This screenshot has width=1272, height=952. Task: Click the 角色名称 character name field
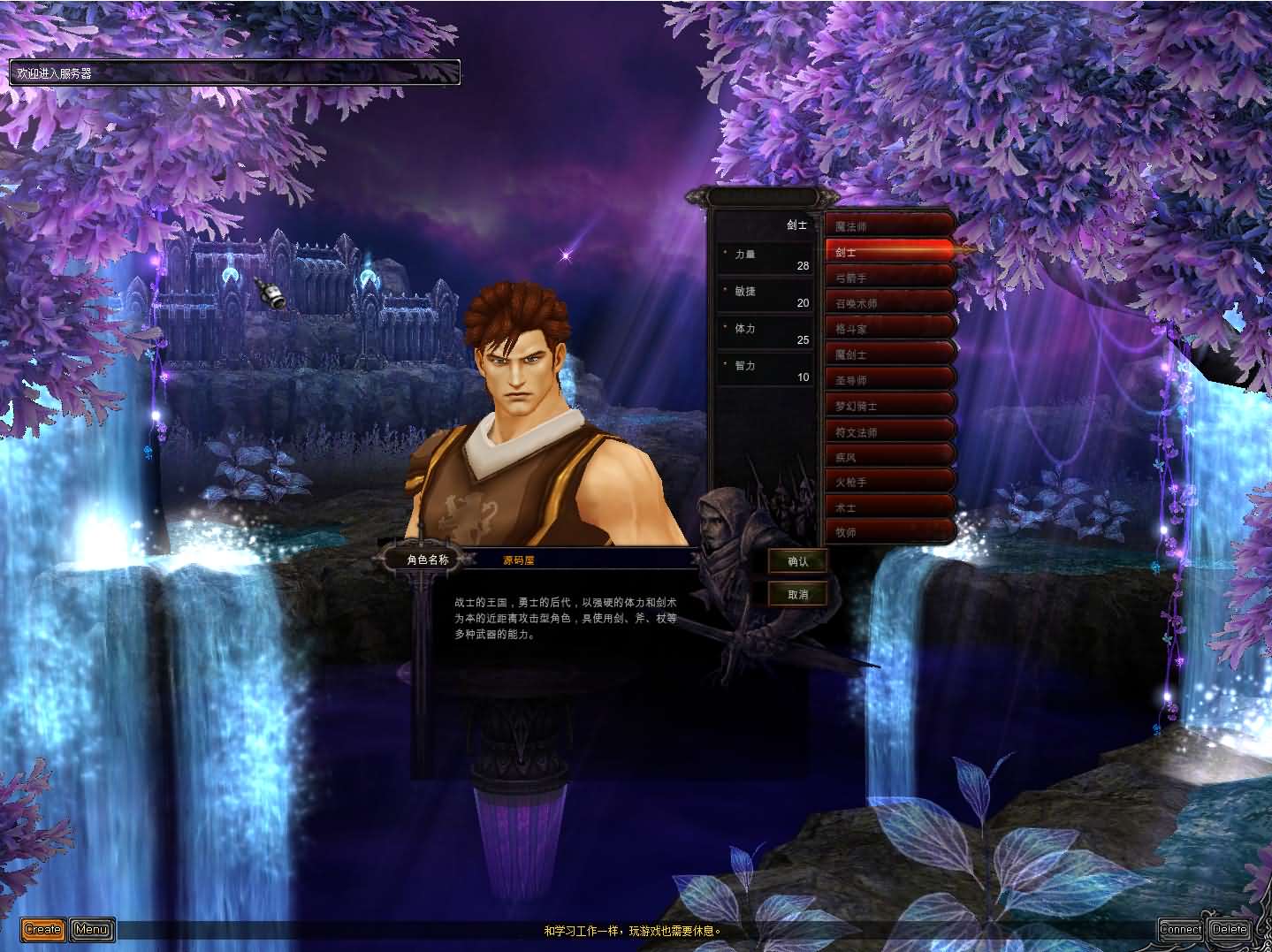tap(583, 560)
